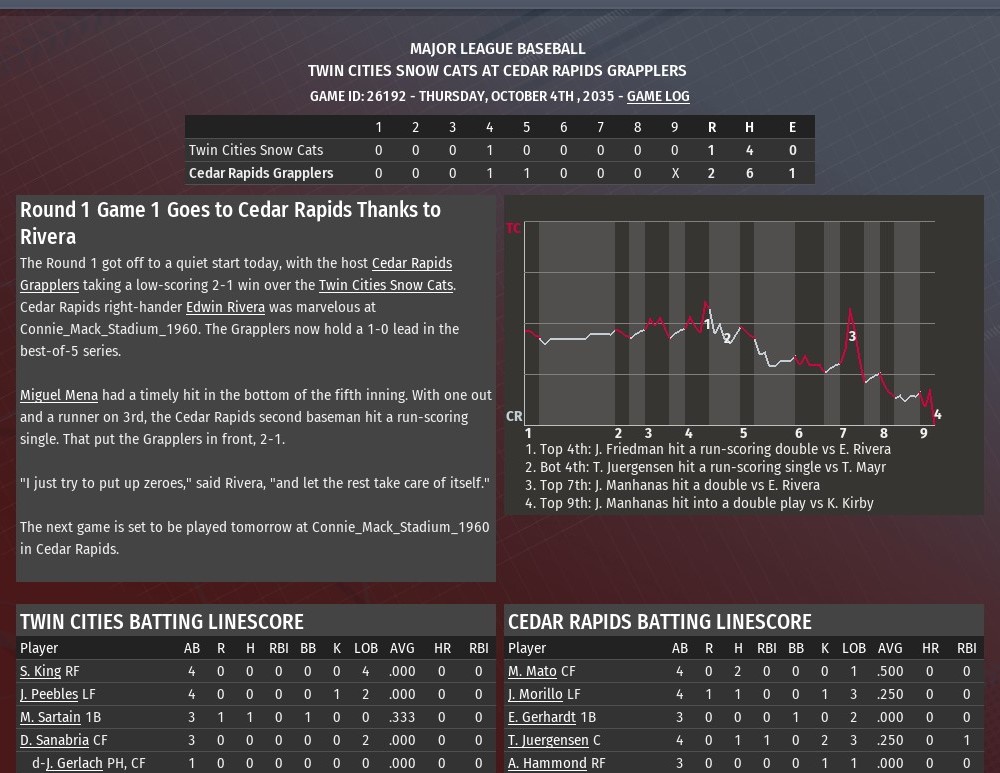The width and height of the screenshot is (1000, 773).
Task: Open Twin Cities Snow Cats link in recap
Action: (x=385, y=285)
